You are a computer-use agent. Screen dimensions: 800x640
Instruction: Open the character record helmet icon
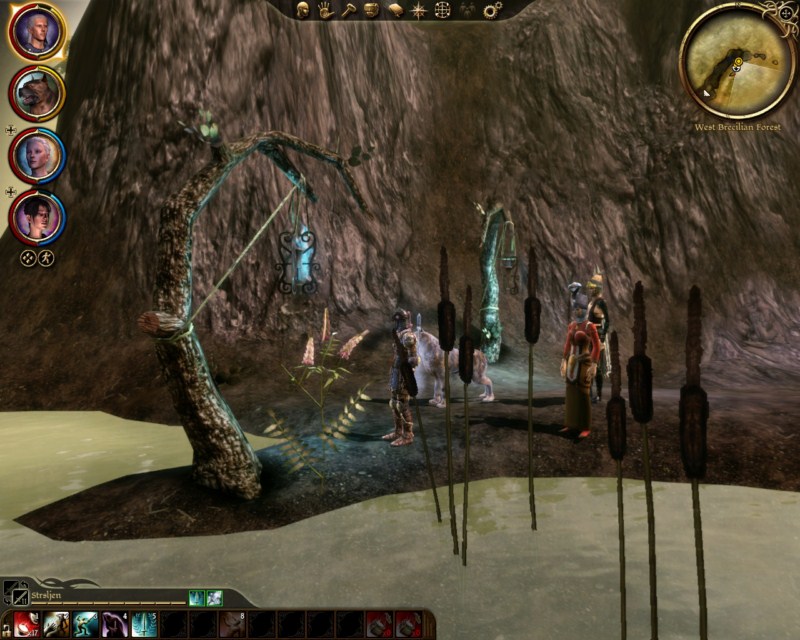coord(302,10)
